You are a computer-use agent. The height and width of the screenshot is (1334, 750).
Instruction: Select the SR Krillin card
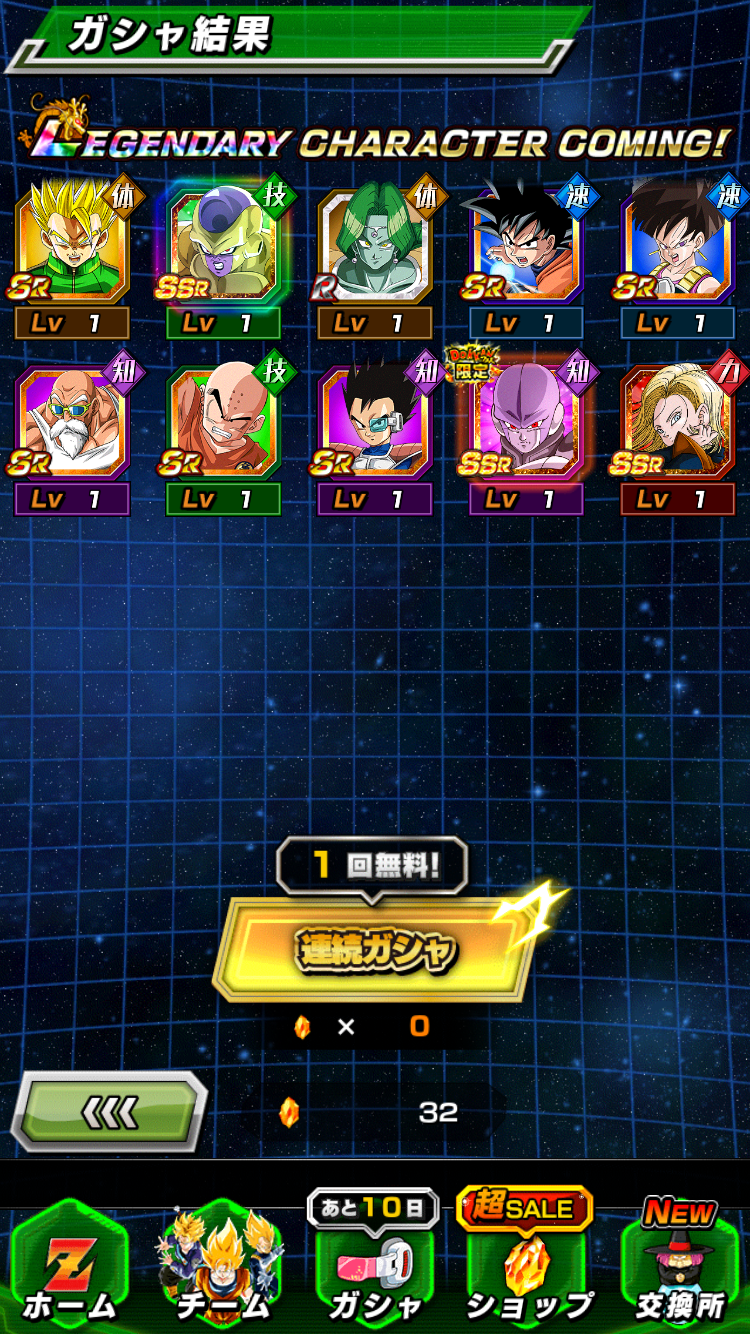pos(222,424)
